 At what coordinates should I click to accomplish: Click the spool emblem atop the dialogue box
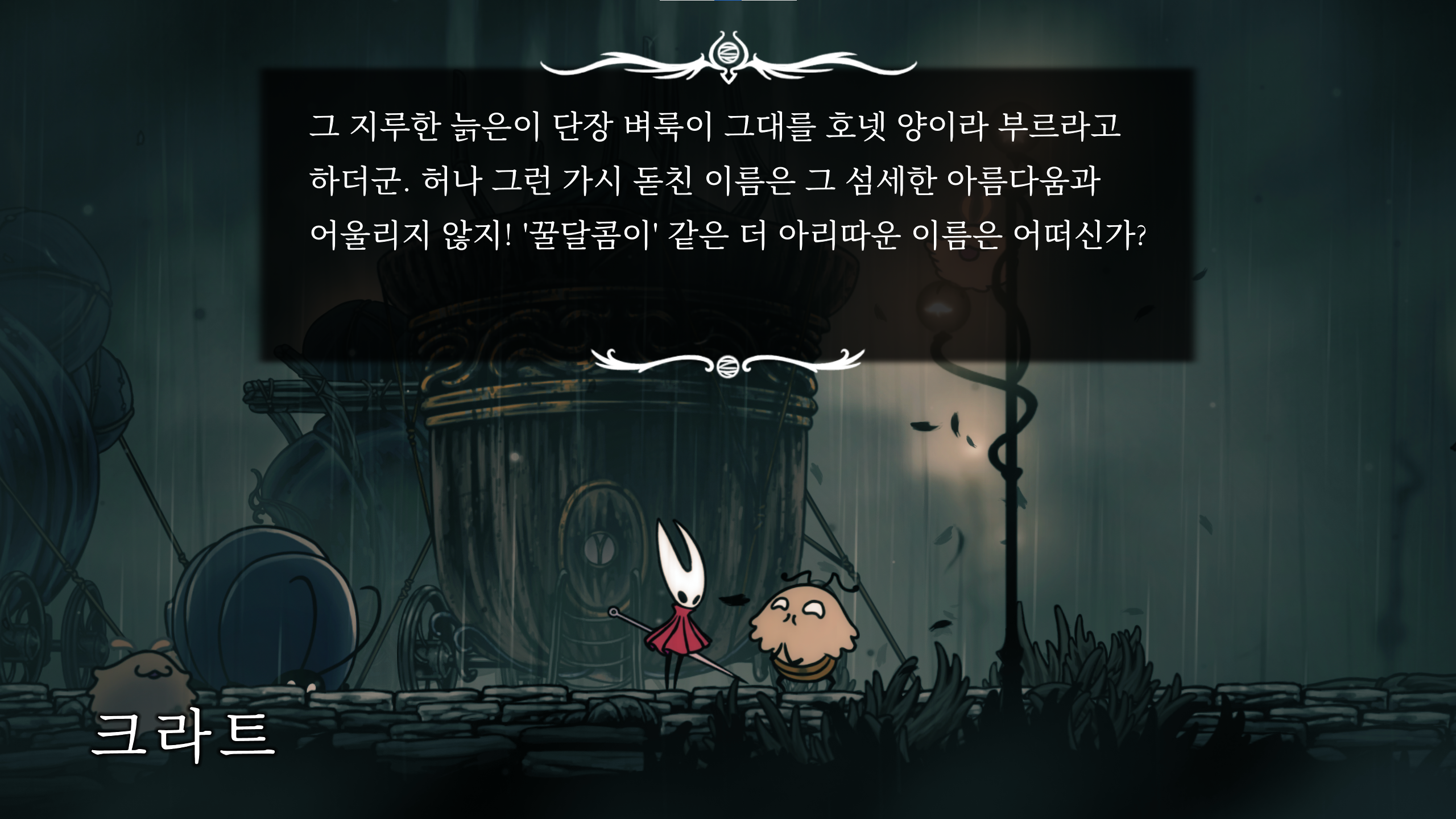[729, 54]
